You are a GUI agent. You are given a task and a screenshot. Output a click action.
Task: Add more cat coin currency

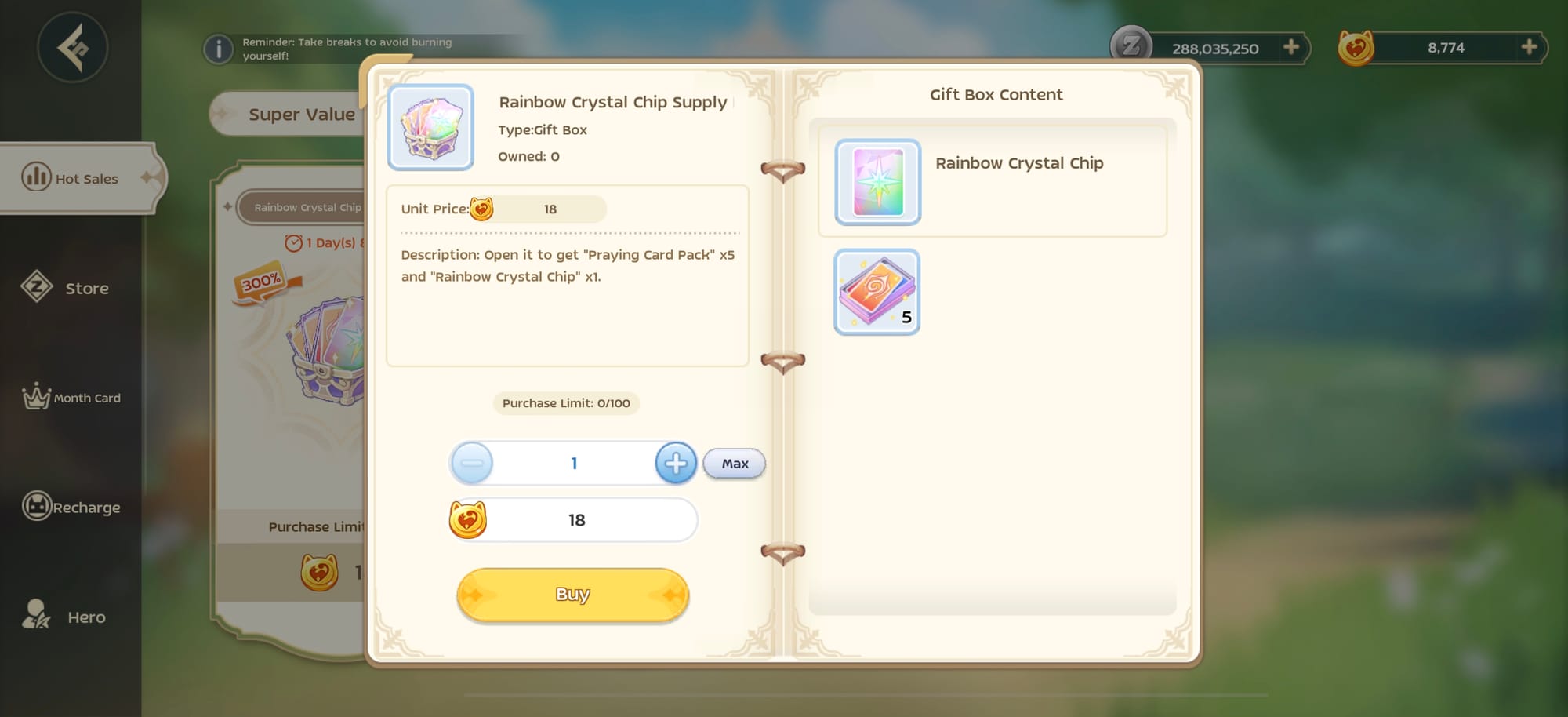click(x=1529, y=48)
